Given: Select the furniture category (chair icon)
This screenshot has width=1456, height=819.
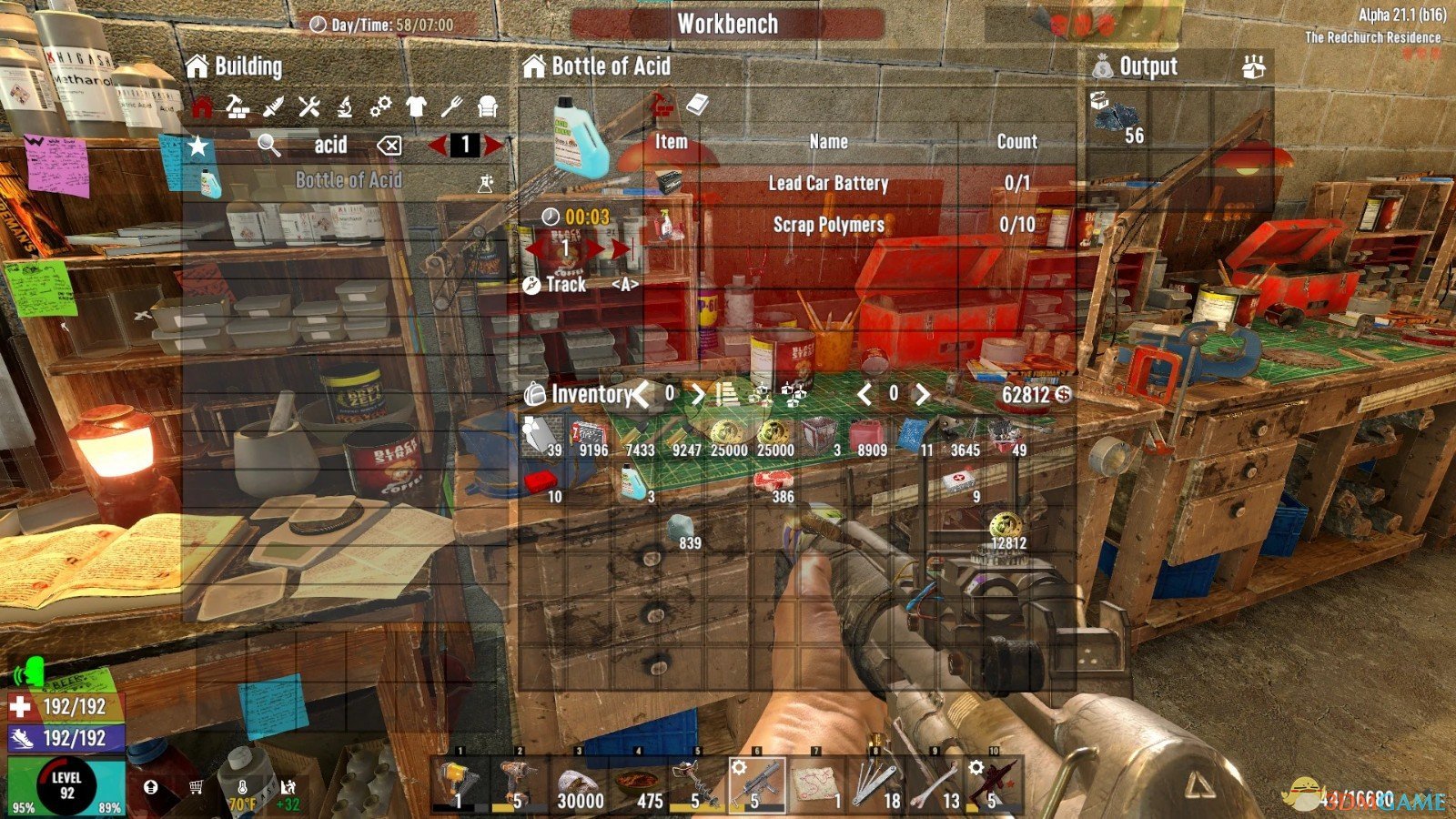Looking at the screenshot, I should click(x=489, y=106).
